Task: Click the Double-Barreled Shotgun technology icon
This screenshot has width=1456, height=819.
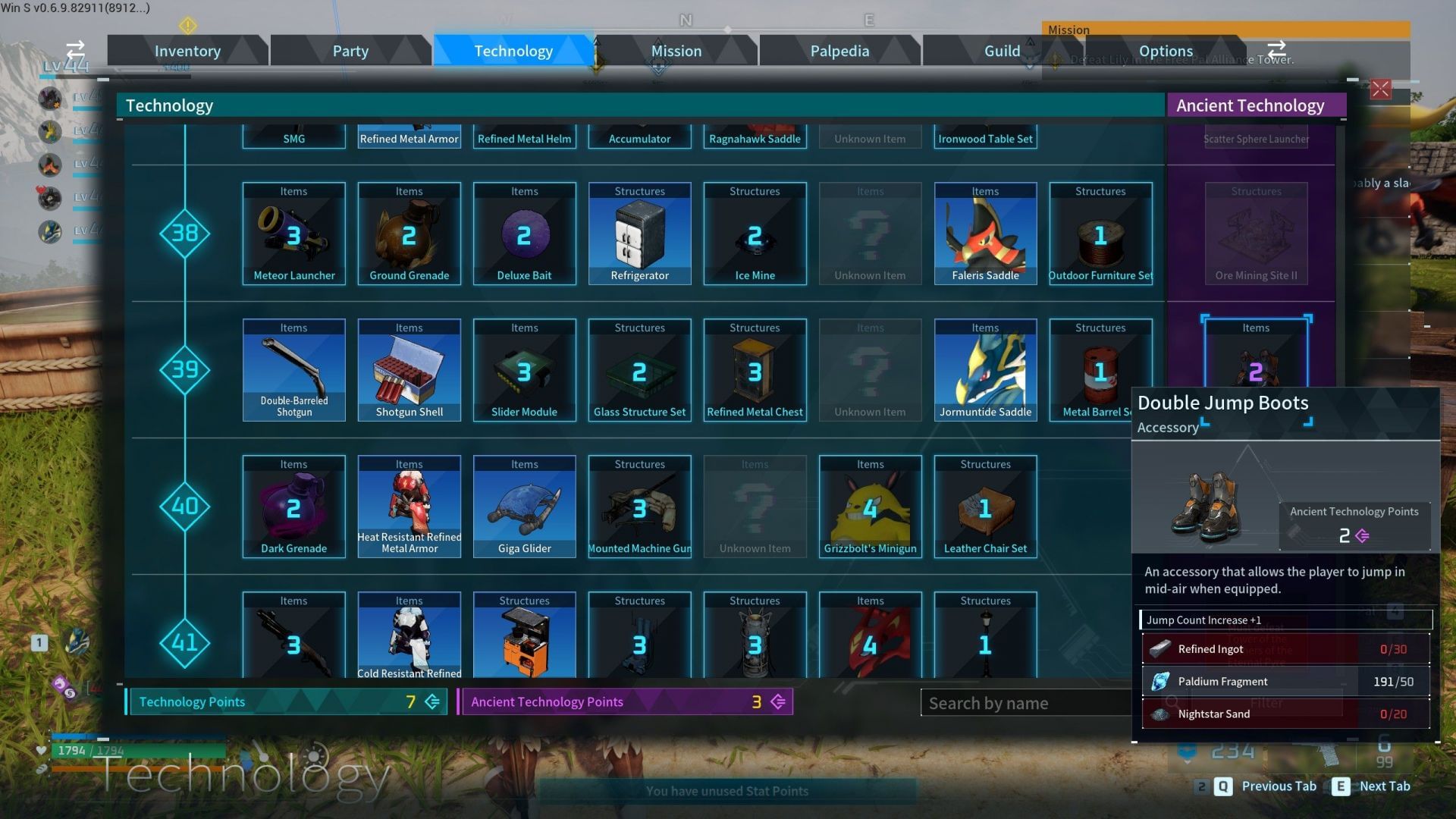Action: pyautogui.click(x=293, y=370)
